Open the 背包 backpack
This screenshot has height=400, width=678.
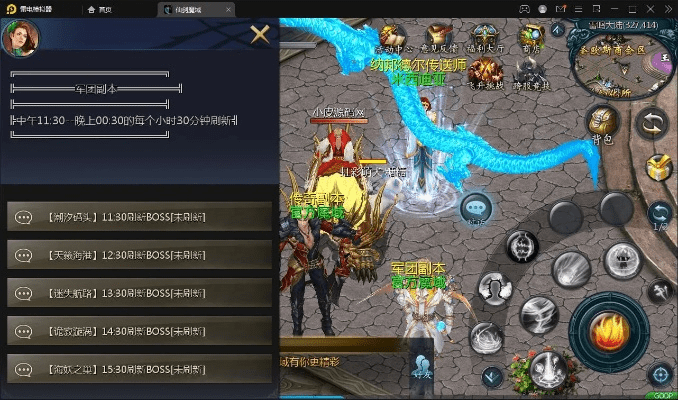tap(602, 120)
